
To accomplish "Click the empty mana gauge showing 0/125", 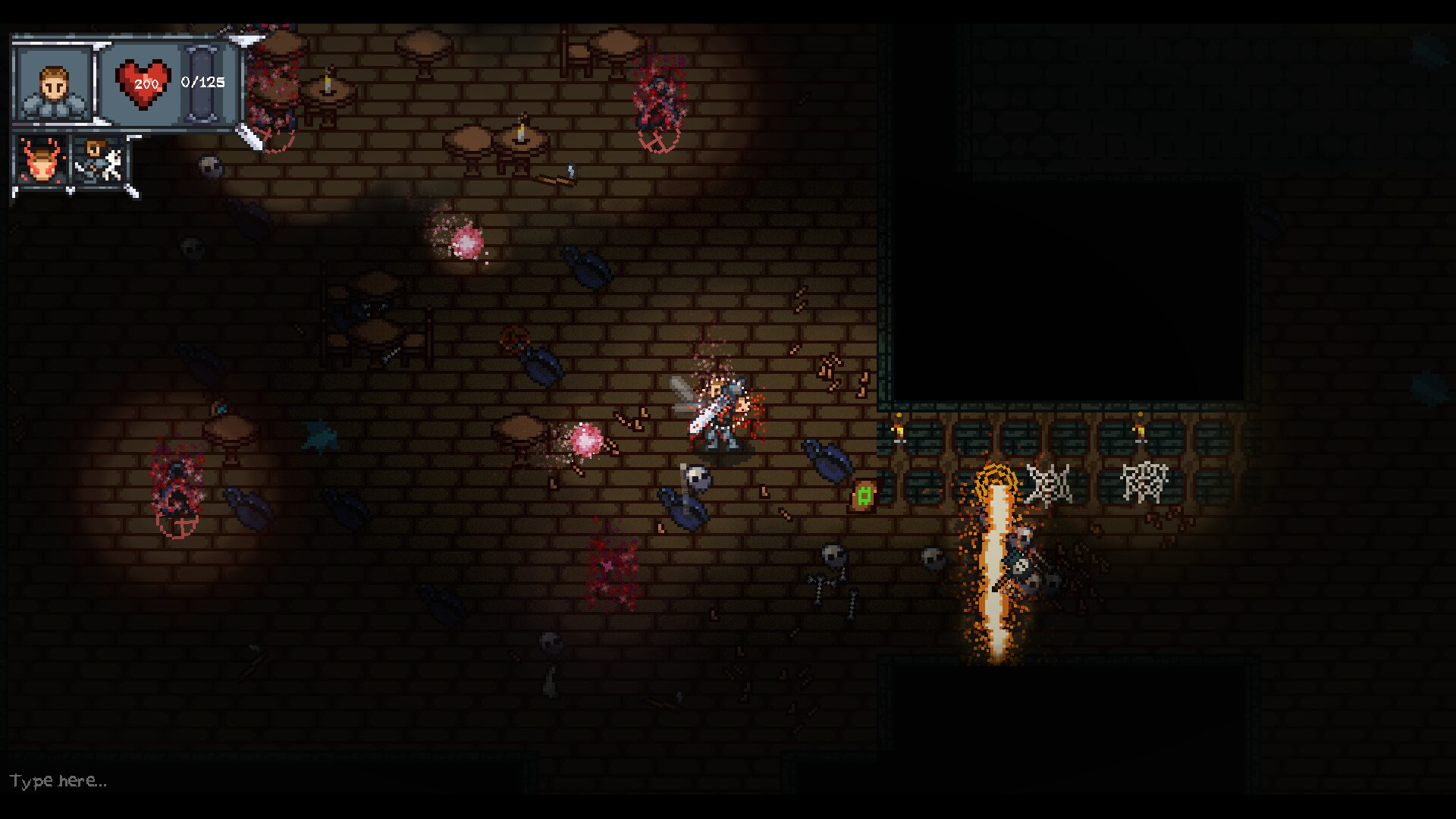I will (x=202, y=83).
